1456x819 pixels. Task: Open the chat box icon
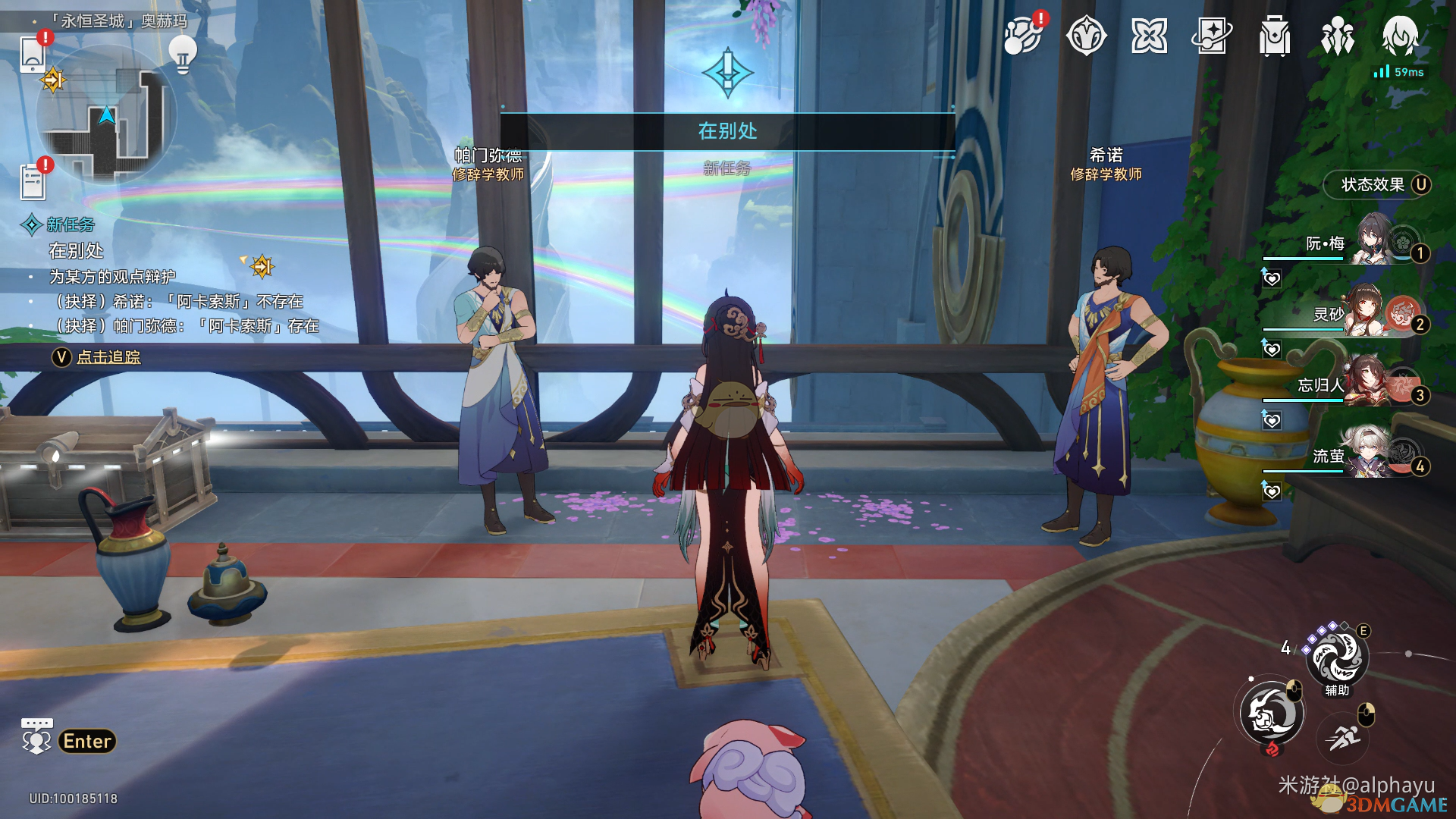pyautogui.click(x=36, y=736)
